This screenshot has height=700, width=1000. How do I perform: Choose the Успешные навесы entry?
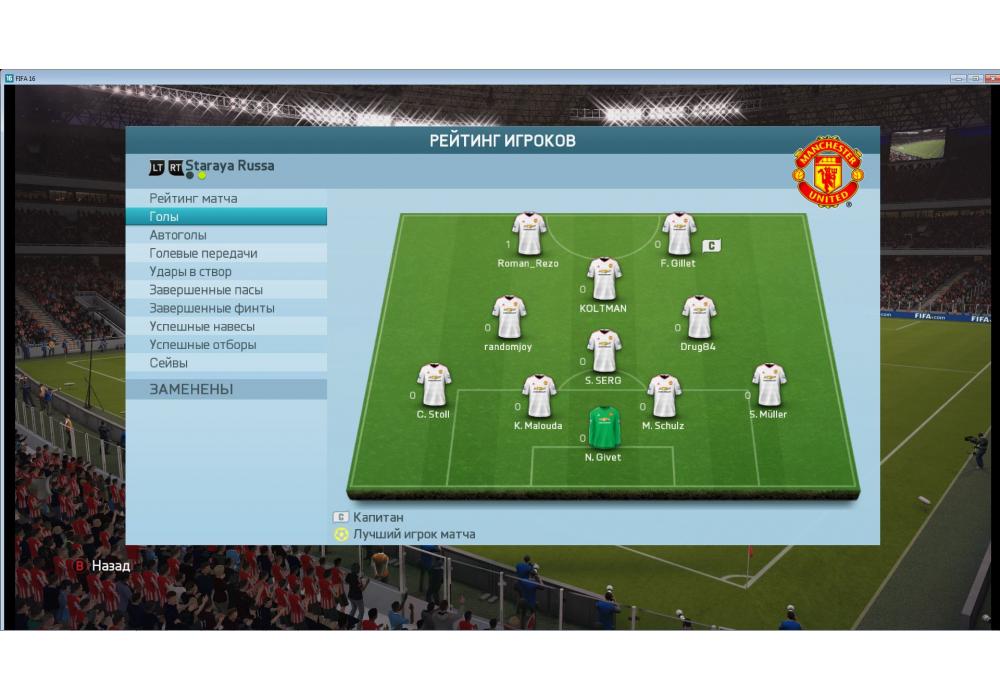[x=202, y=326]
